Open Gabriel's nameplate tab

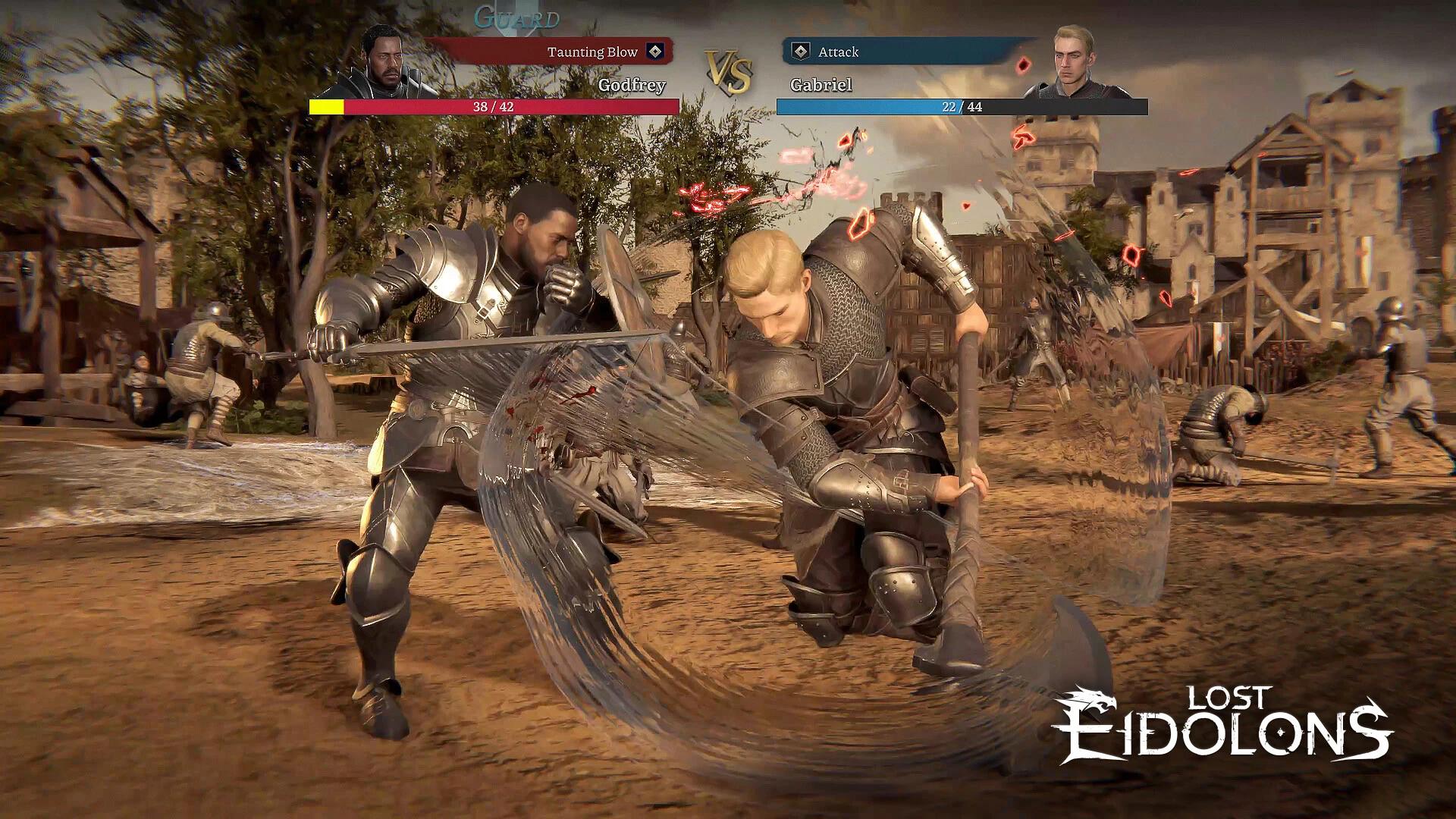821,86
